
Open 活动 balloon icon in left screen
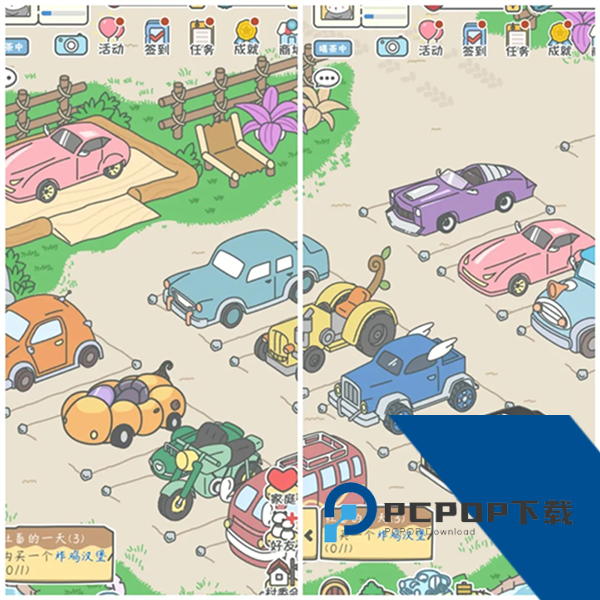[x=111, y=36]
